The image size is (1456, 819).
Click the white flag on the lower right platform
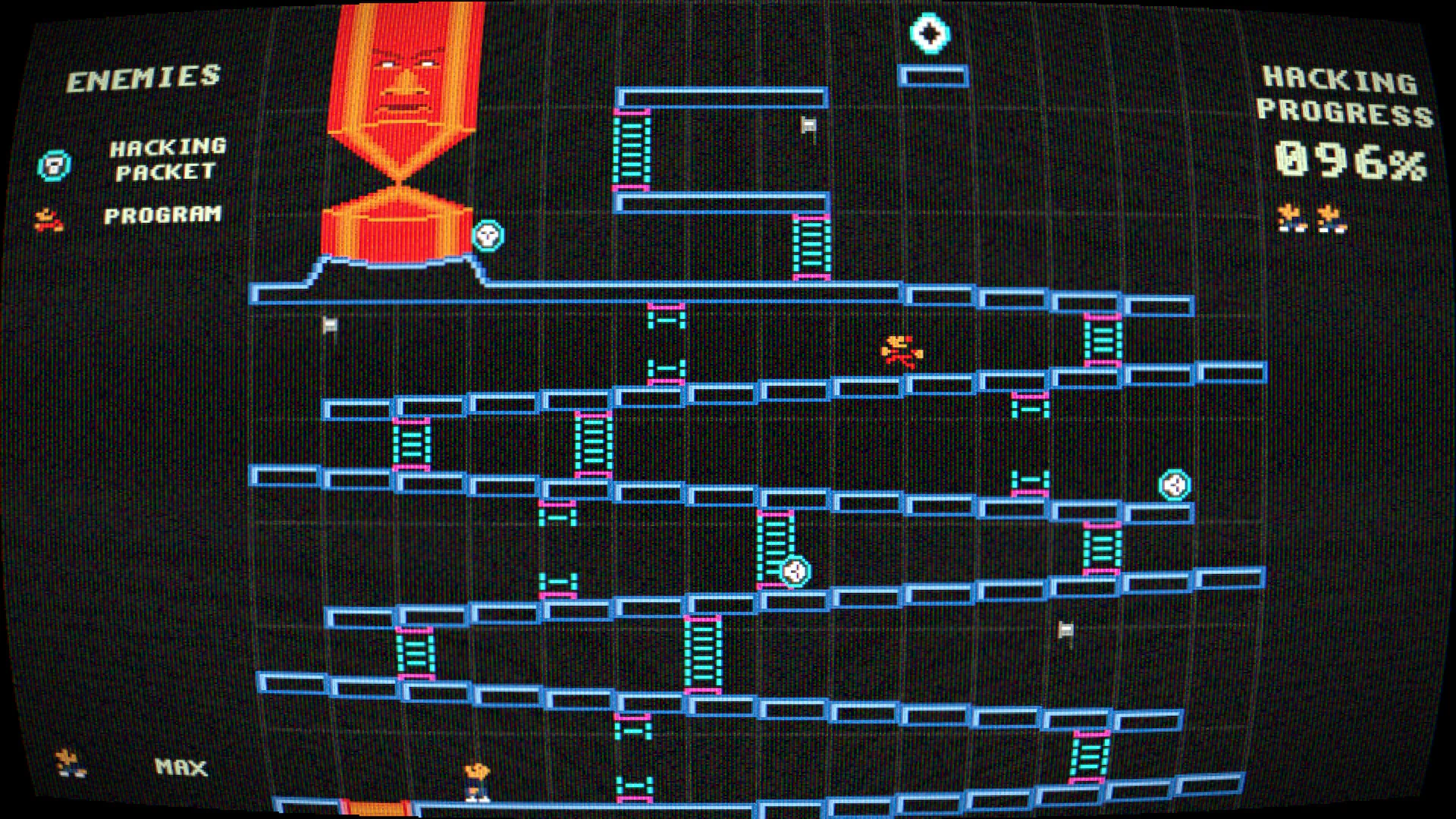coord(1065,629)
